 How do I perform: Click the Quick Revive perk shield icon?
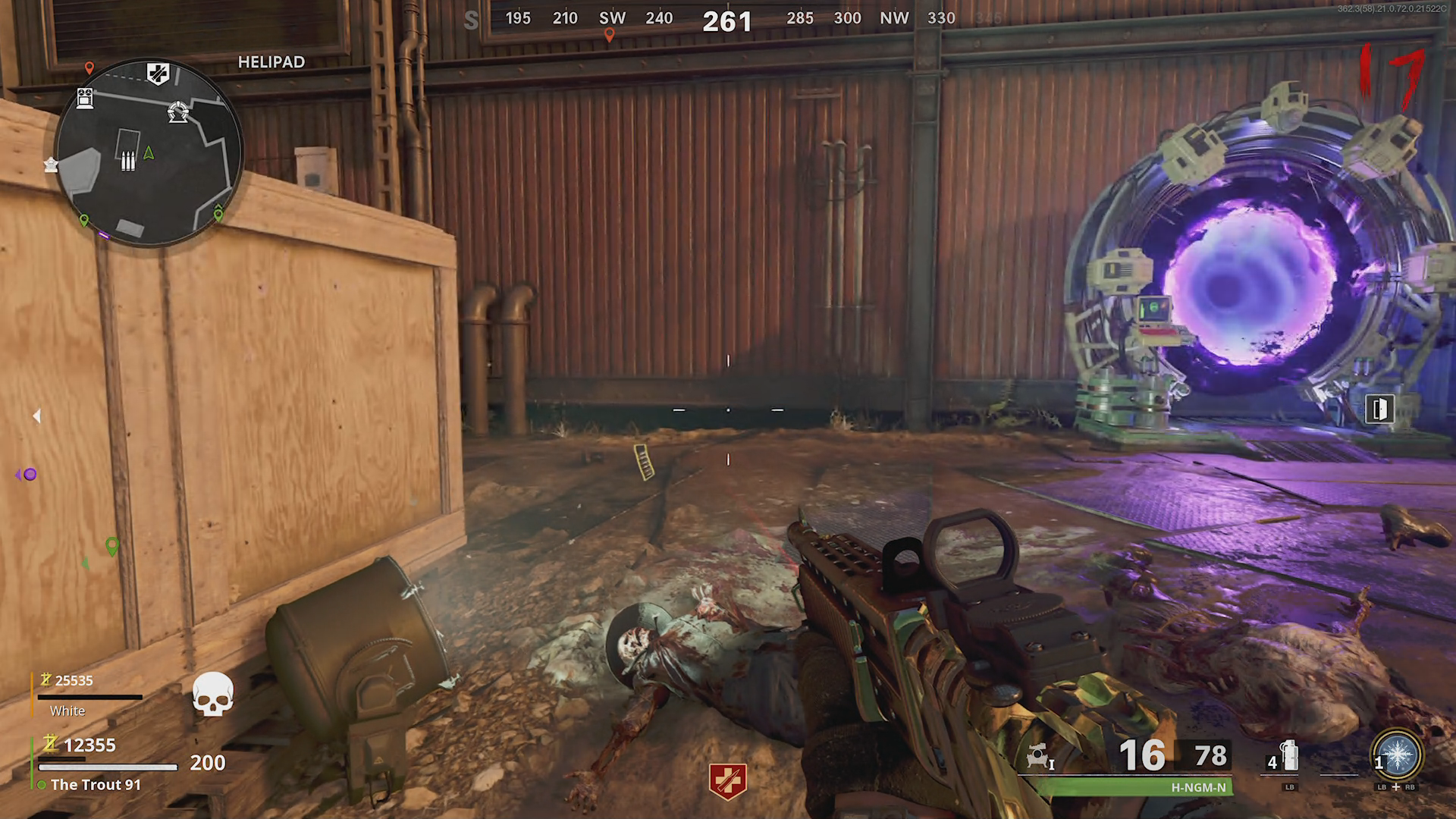pos(727,780)
